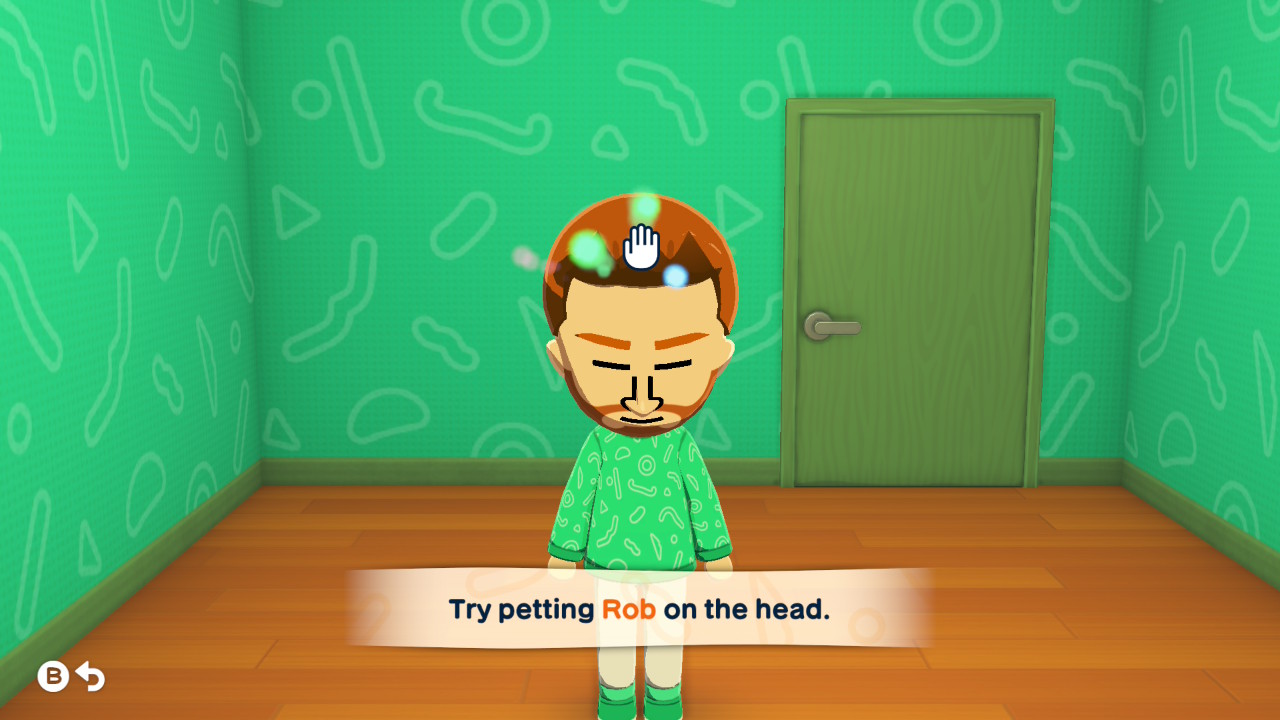Click the blue sparkle near Rob's hair
Image resolution: width=1280 pixels, height=720 pixels.
coord(673,274)
